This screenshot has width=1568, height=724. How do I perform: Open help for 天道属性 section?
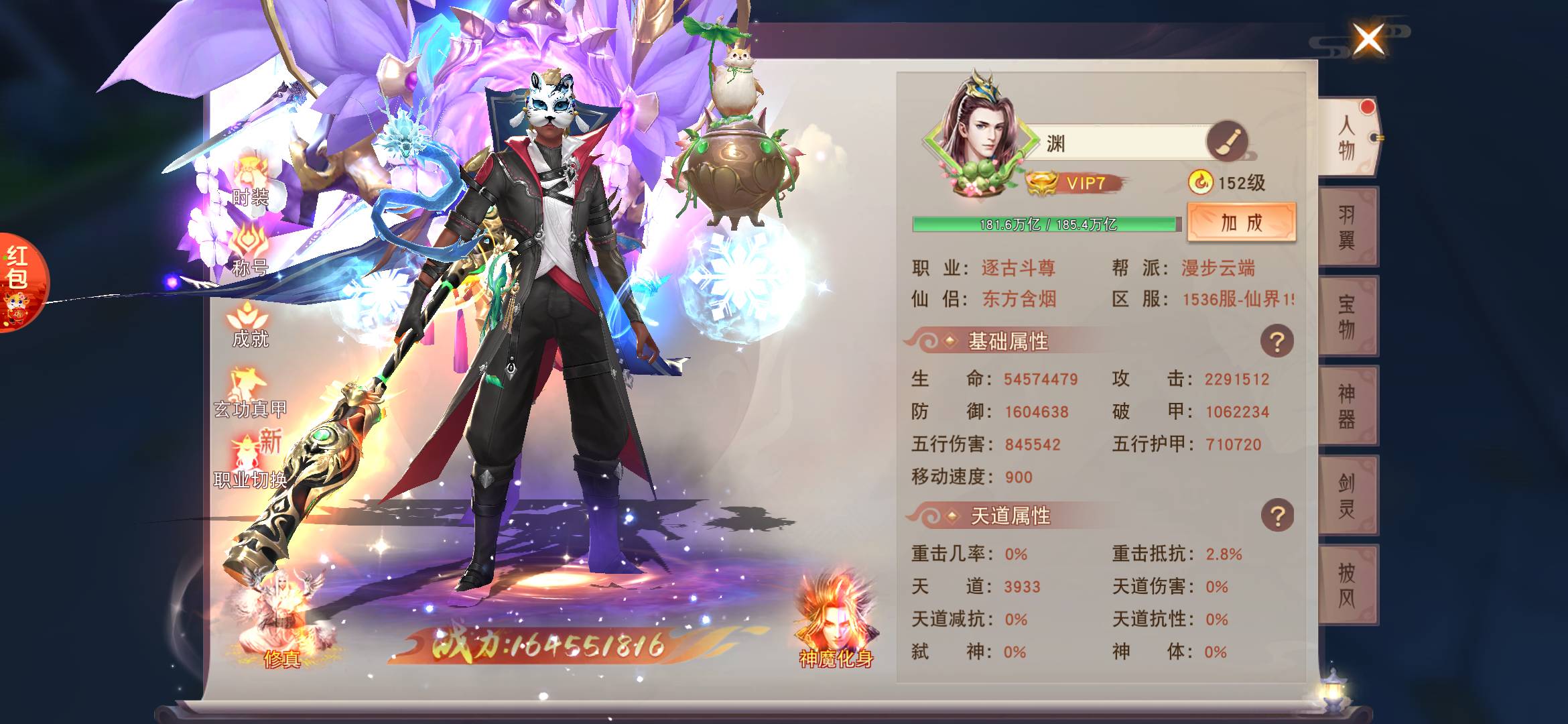pyautogui.click(x=1277, y=516)
